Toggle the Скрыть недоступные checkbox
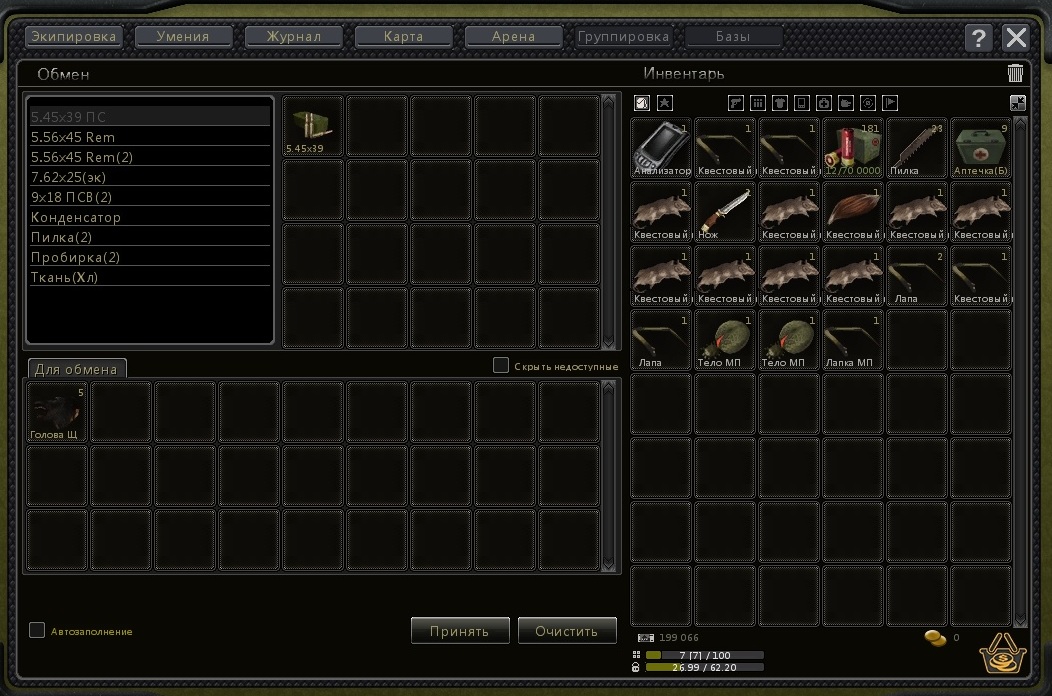Image resolution: width=1052 pixels, height=696 pixels. click(501, 365)
